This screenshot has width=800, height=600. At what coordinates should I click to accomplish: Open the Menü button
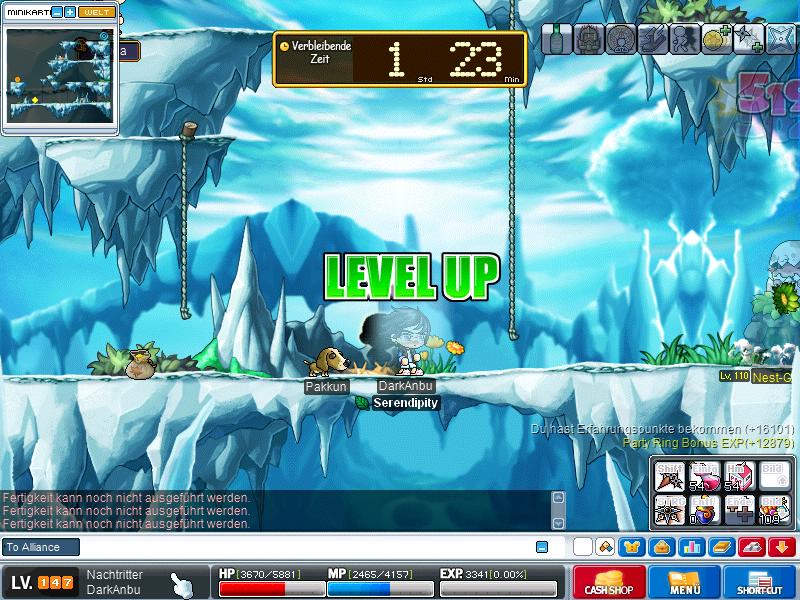685,582
